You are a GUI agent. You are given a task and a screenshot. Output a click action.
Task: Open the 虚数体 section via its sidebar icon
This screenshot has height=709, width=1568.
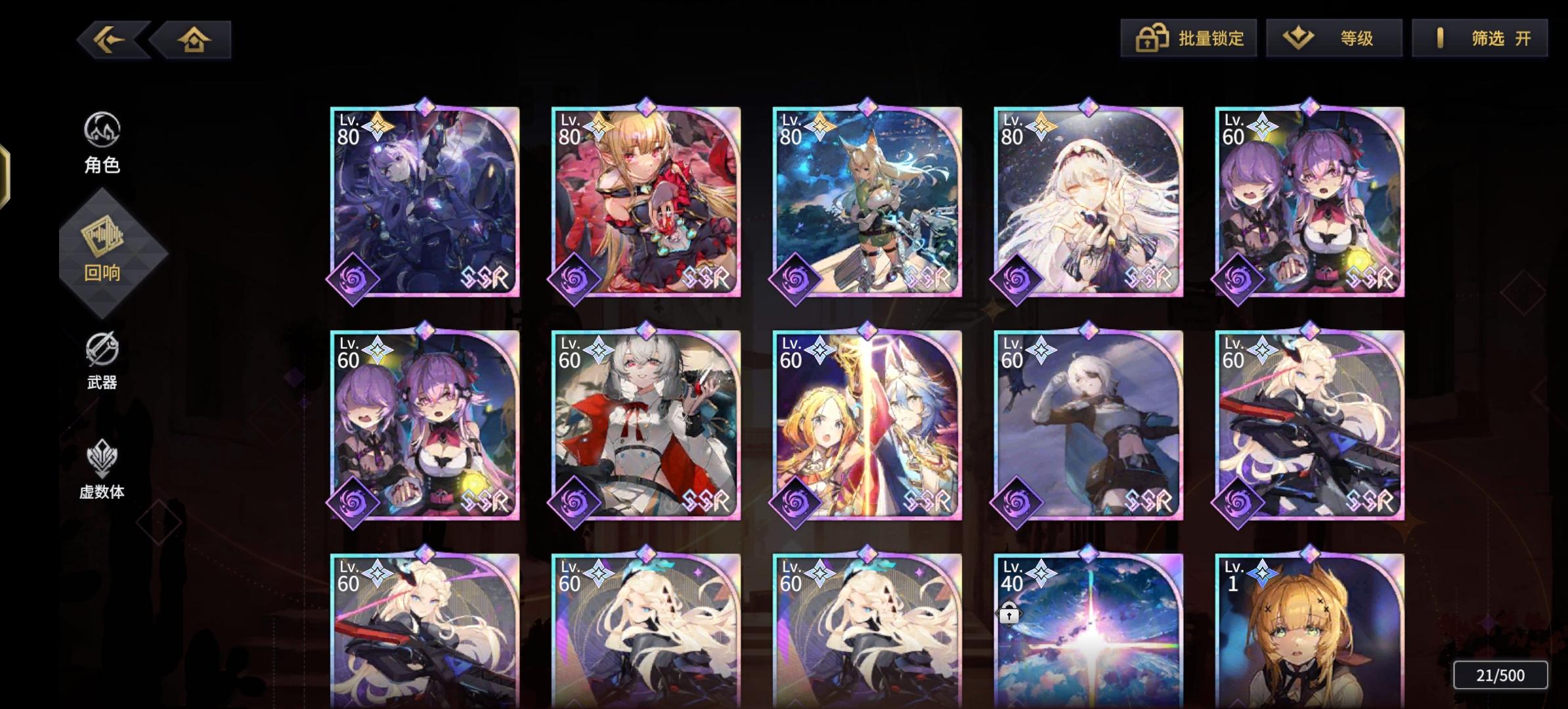(103, 460)
